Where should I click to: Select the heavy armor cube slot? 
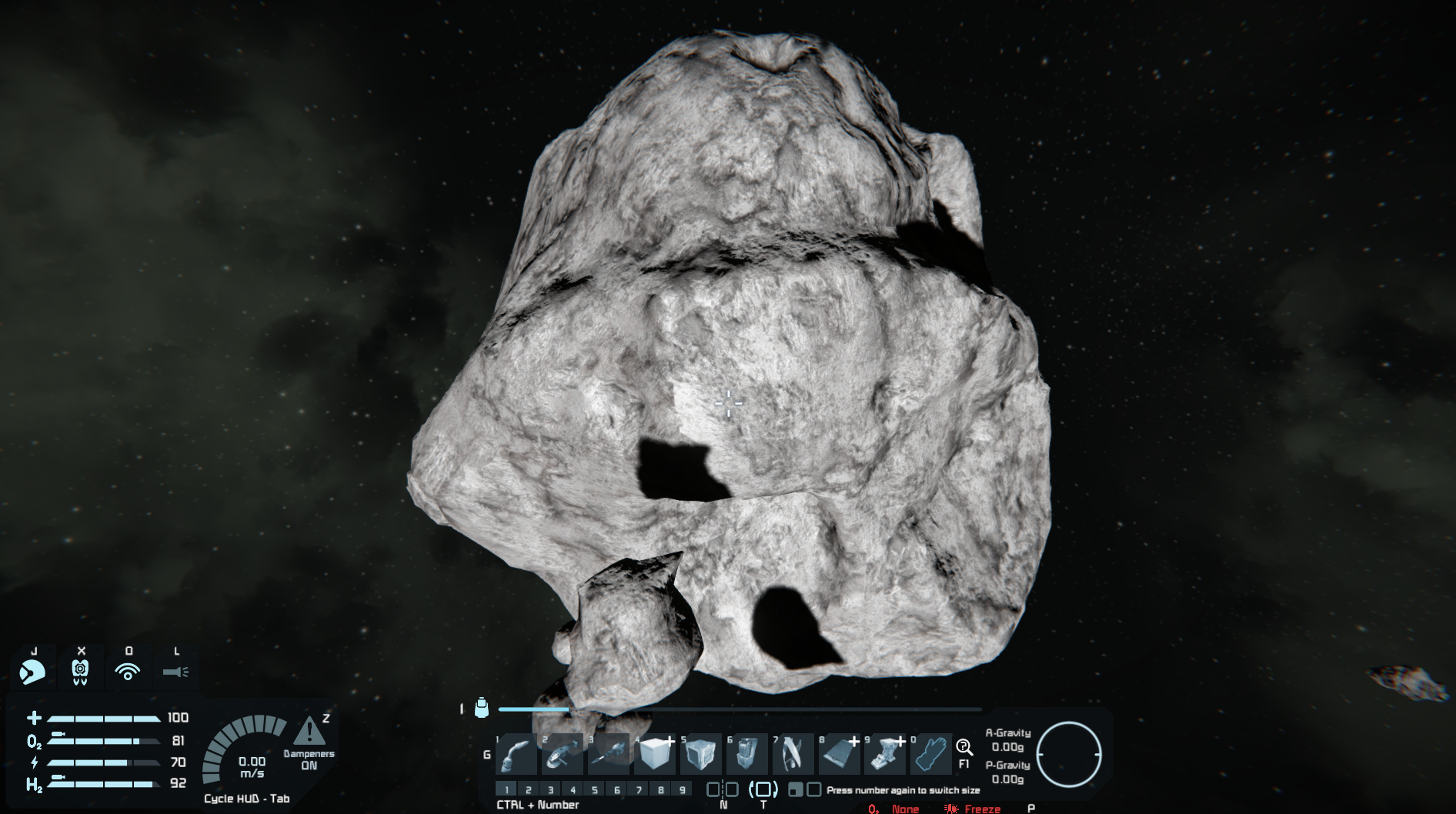701,754
